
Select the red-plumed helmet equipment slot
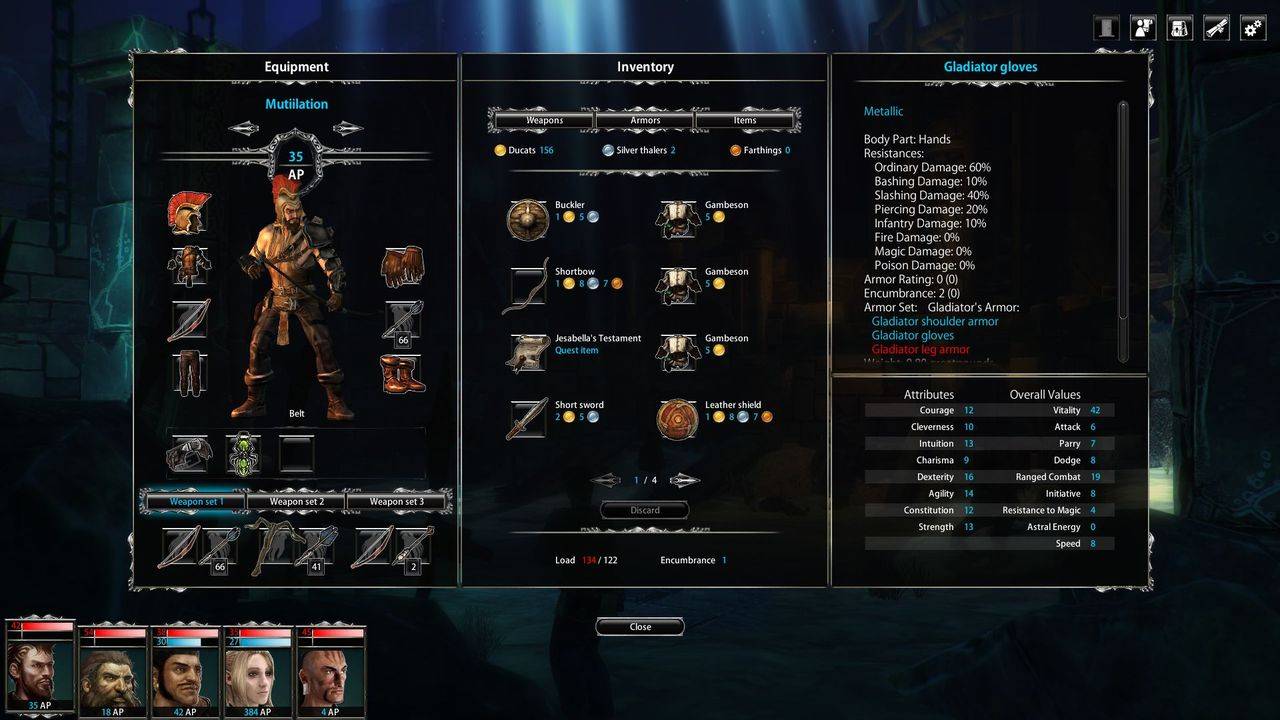tap(189, 212)
